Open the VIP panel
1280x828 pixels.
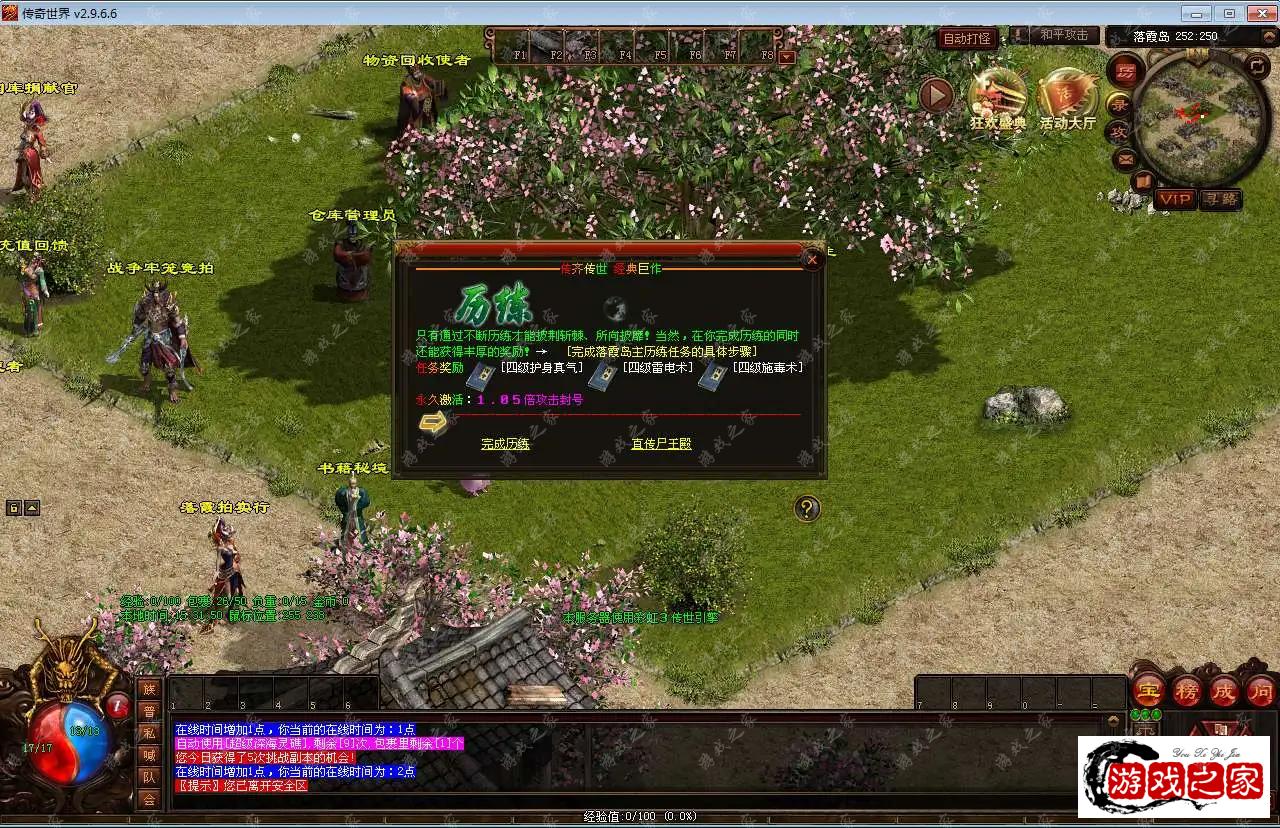[1175, 199]
